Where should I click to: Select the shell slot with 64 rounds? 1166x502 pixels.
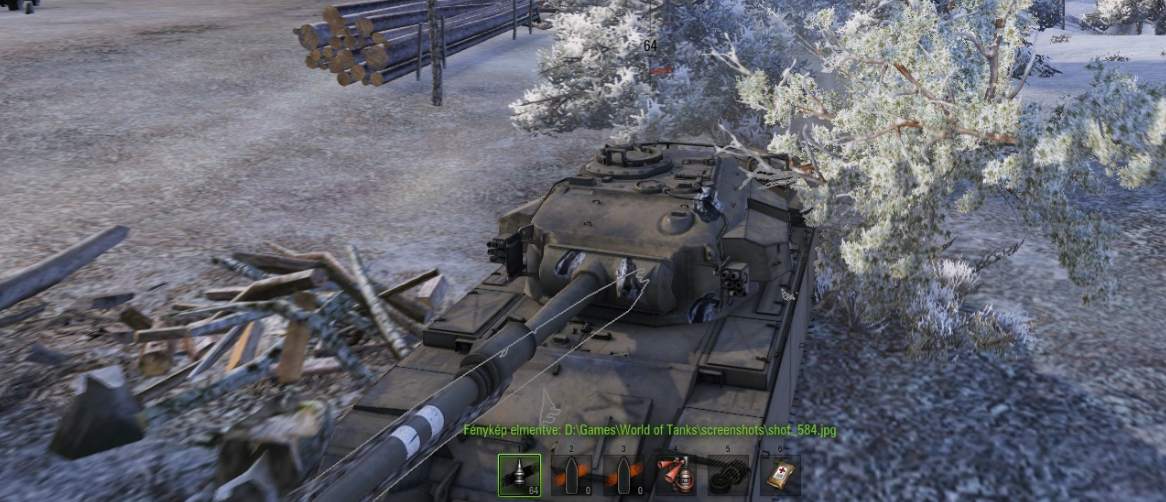tap(519, 475)
